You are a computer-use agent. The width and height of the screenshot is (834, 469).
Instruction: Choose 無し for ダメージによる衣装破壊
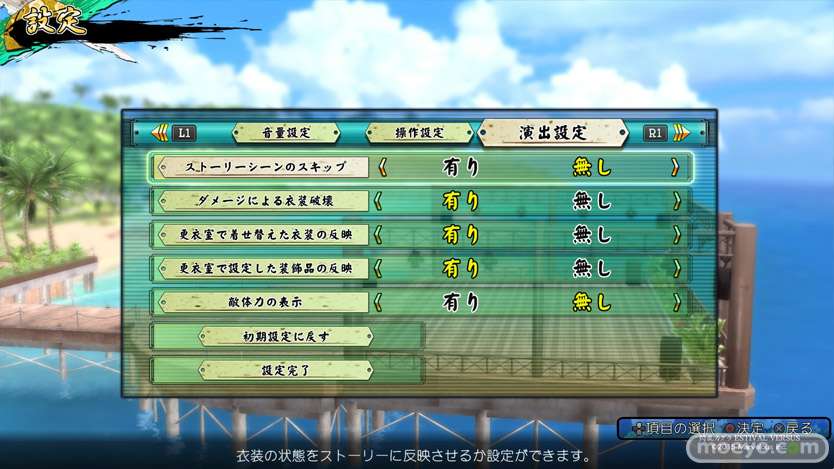click(x=591, y=201)
